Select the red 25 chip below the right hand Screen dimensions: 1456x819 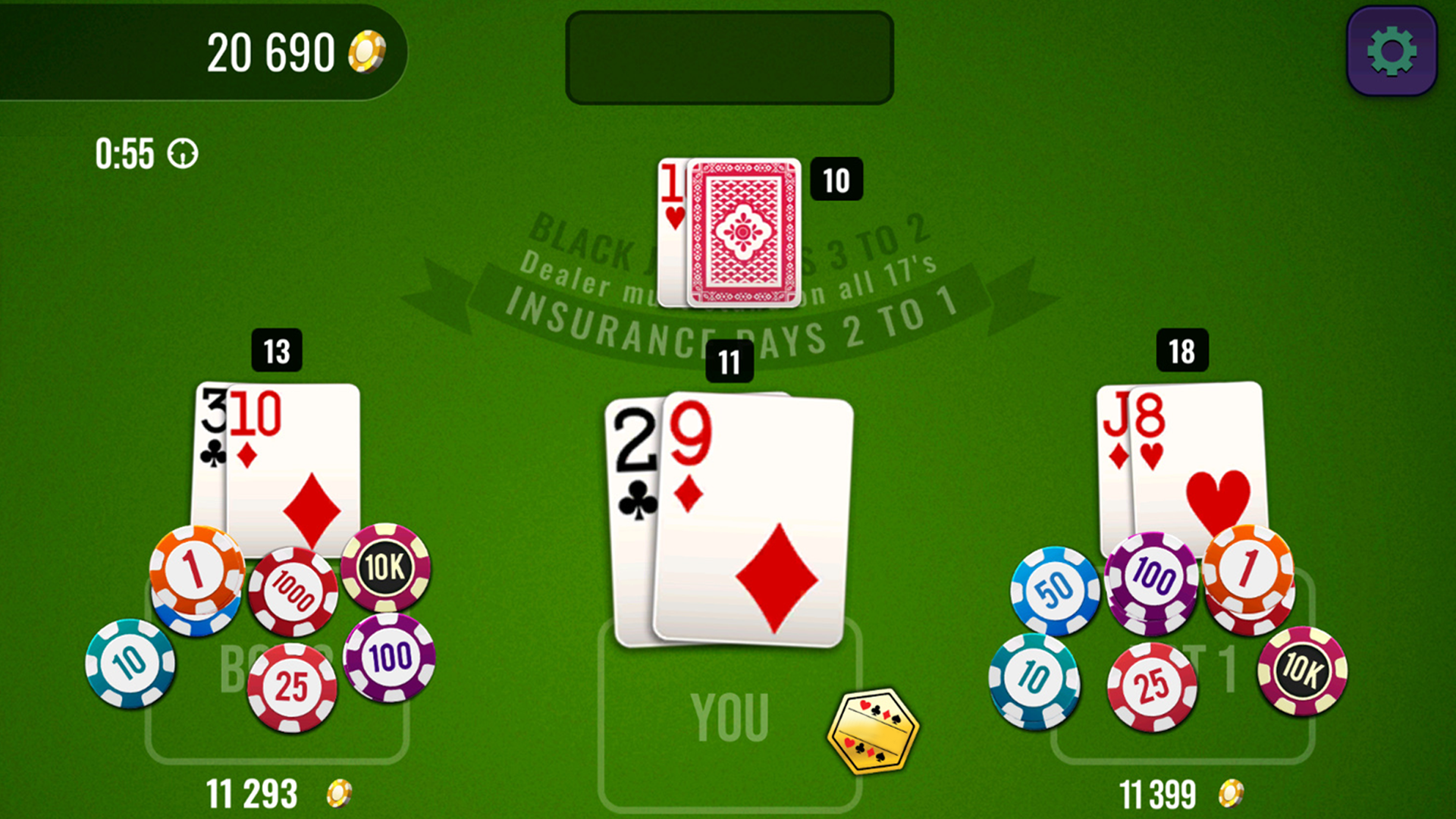point(1152,682)
